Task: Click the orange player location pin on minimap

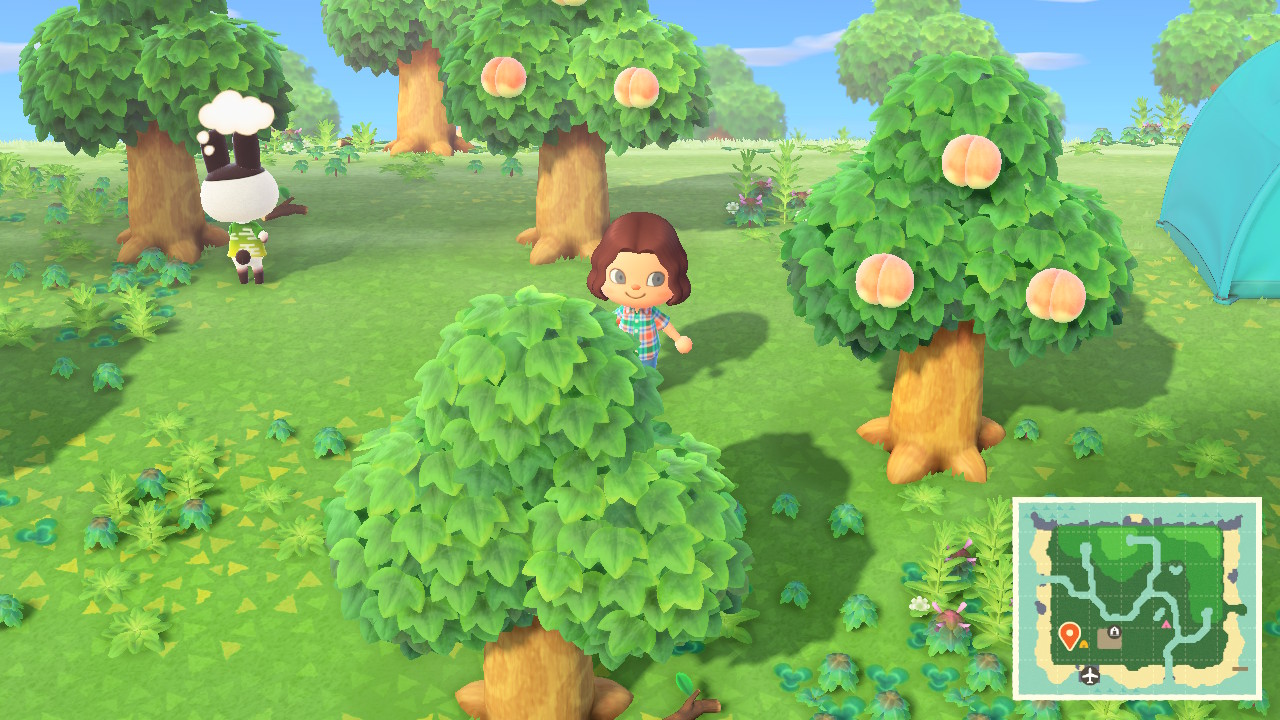Action: click(x=1068, y=634)
